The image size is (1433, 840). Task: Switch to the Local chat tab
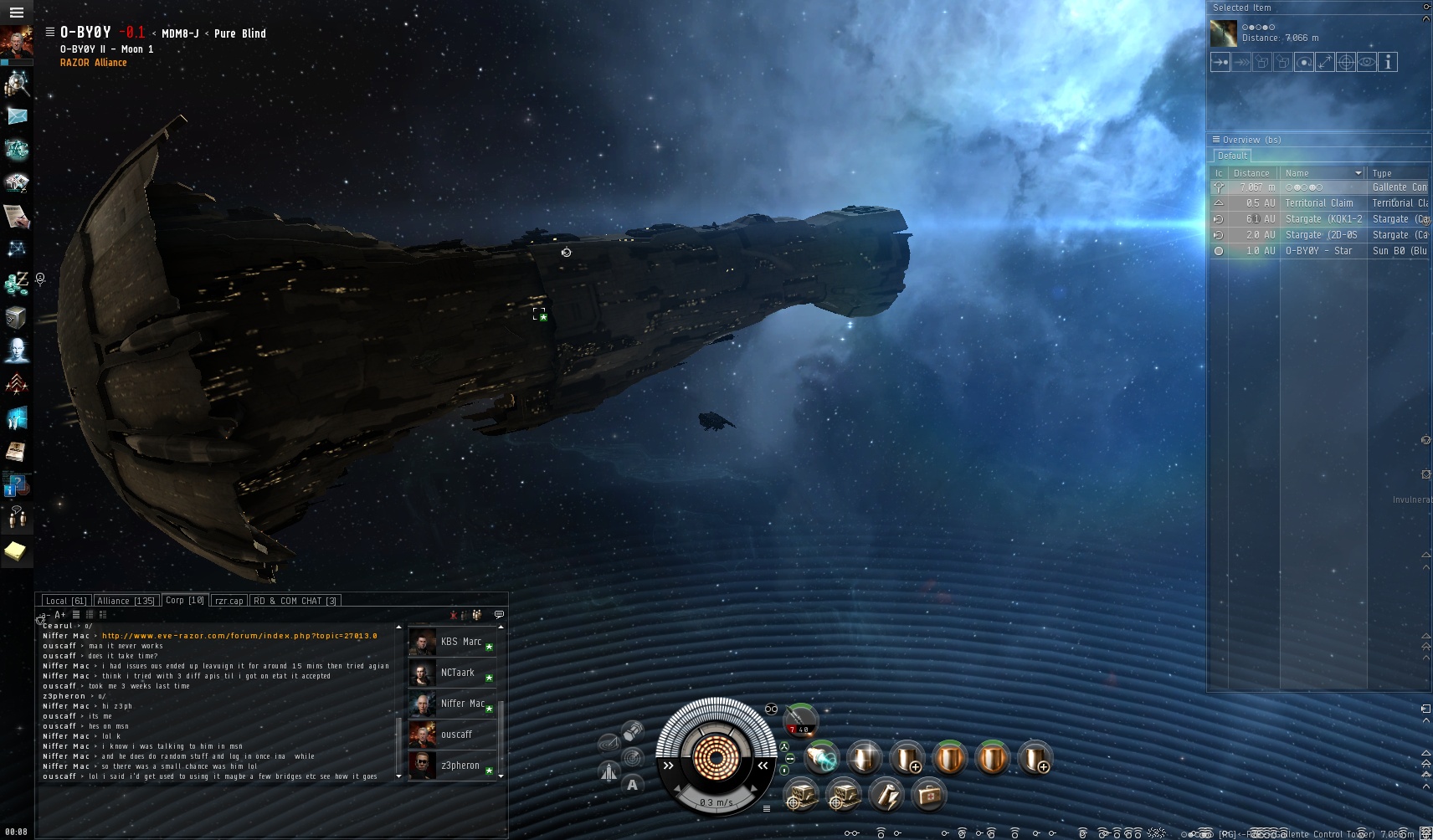coord(65,601)
